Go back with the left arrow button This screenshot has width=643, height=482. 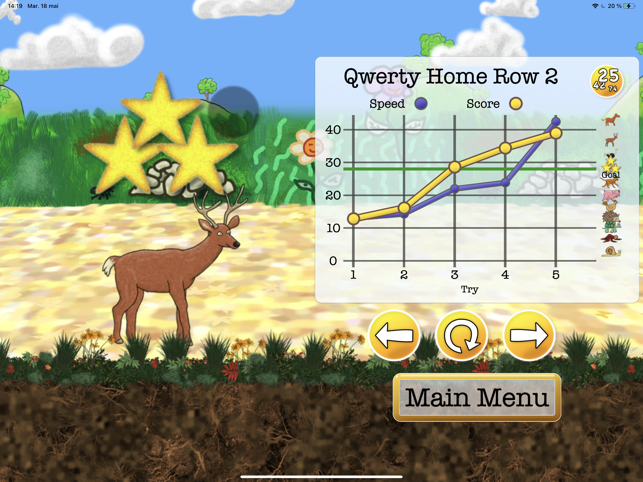pyautogui.click(x=394, y=336)
